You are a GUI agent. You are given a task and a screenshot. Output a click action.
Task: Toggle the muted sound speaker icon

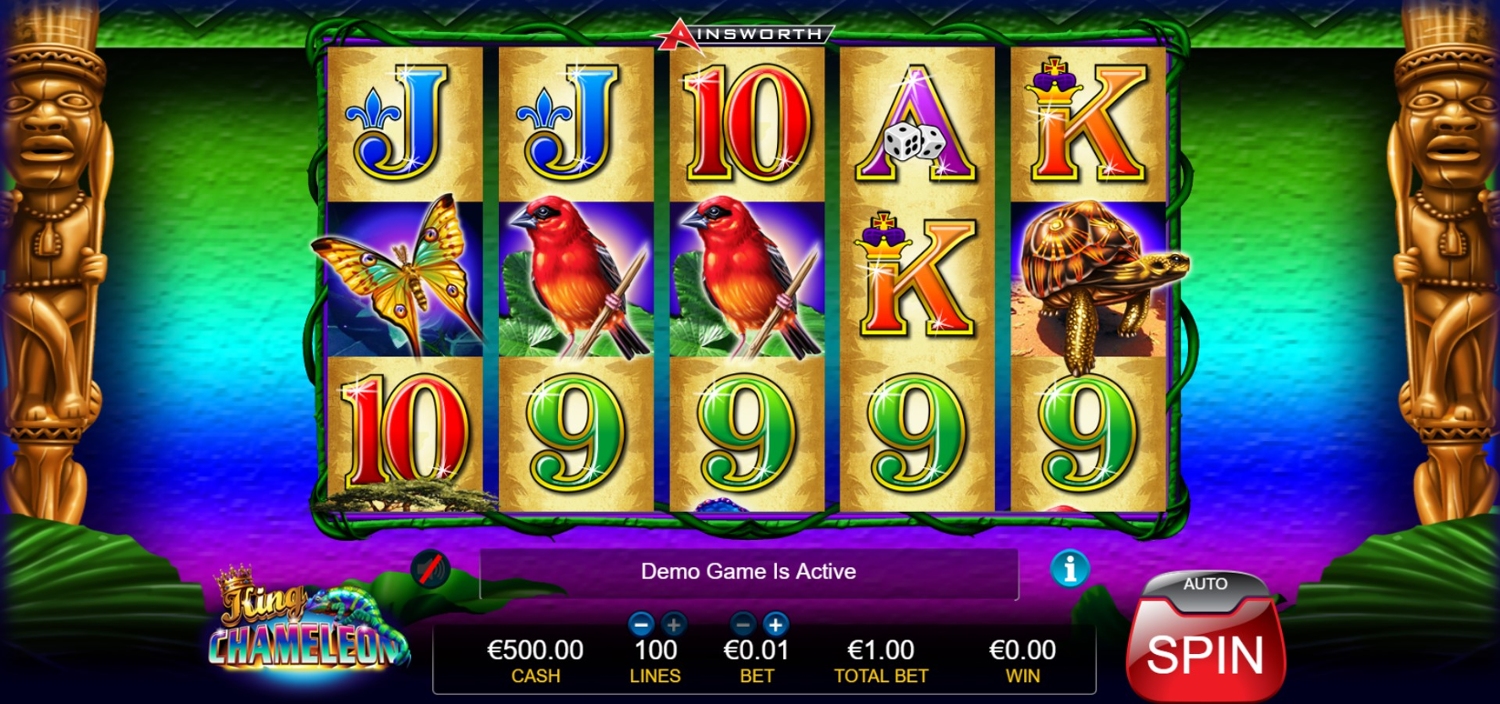430,569
